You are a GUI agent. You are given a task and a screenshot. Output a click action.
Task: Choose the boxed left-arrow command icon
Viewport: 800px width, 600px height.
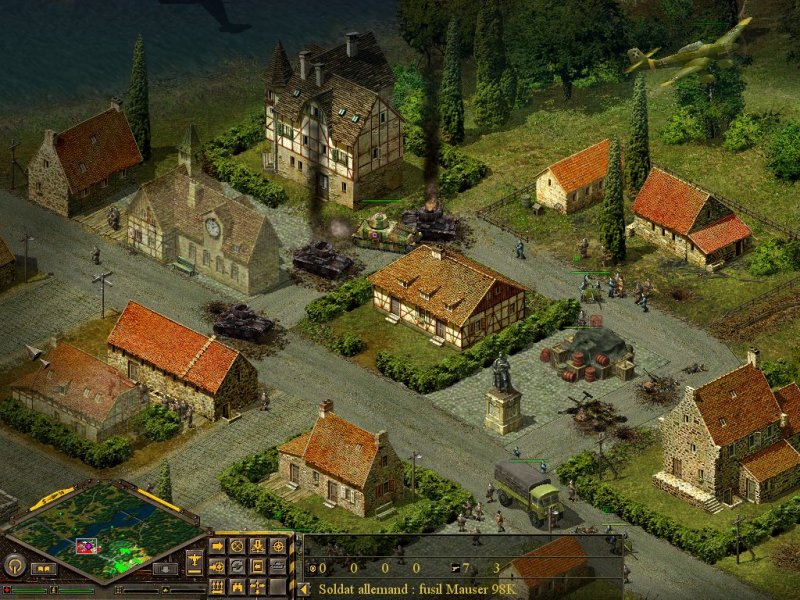tap(257, 566)
